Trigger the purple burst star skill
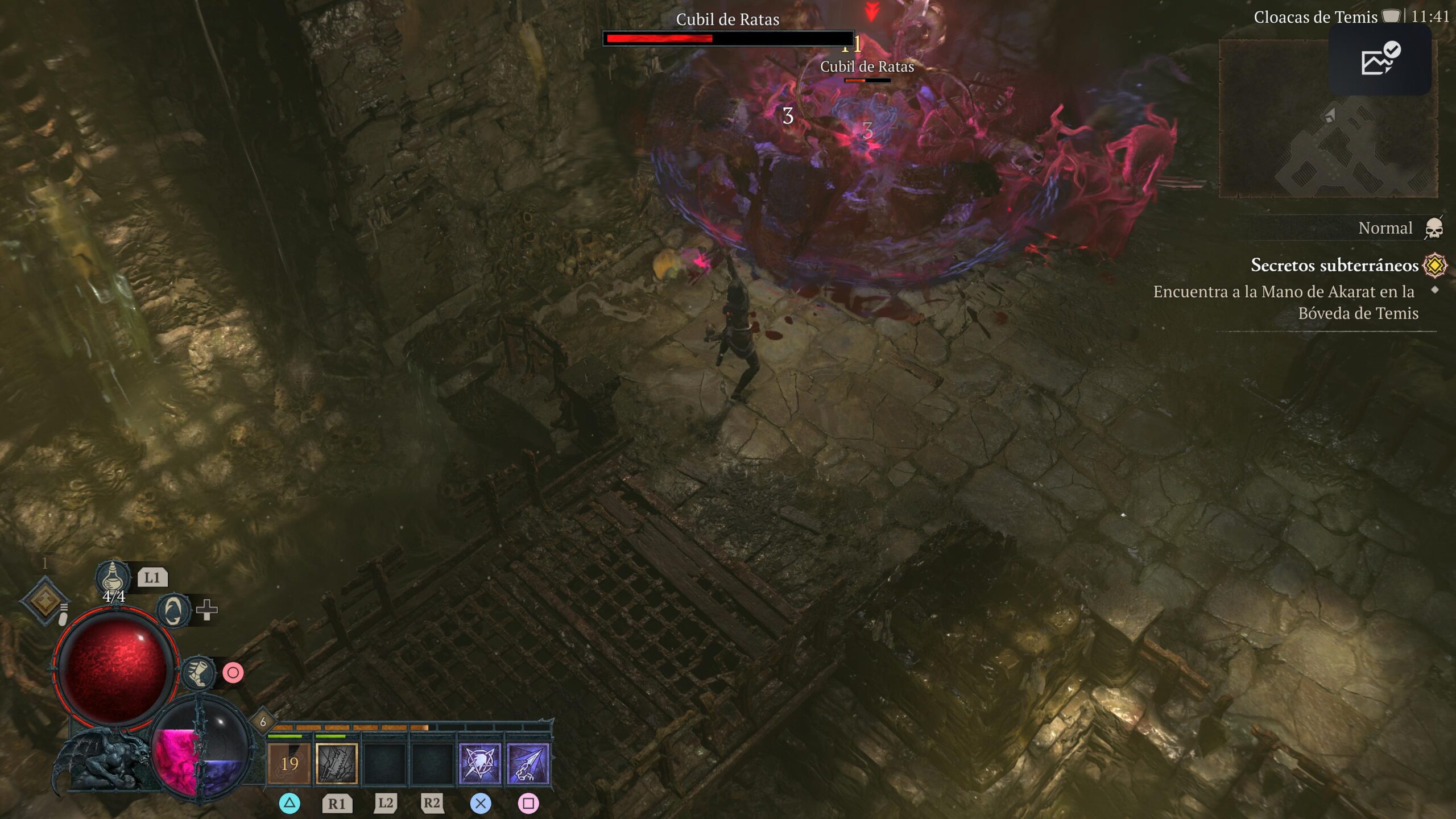The image size is (1456, 819). click(x=479, y=763)
